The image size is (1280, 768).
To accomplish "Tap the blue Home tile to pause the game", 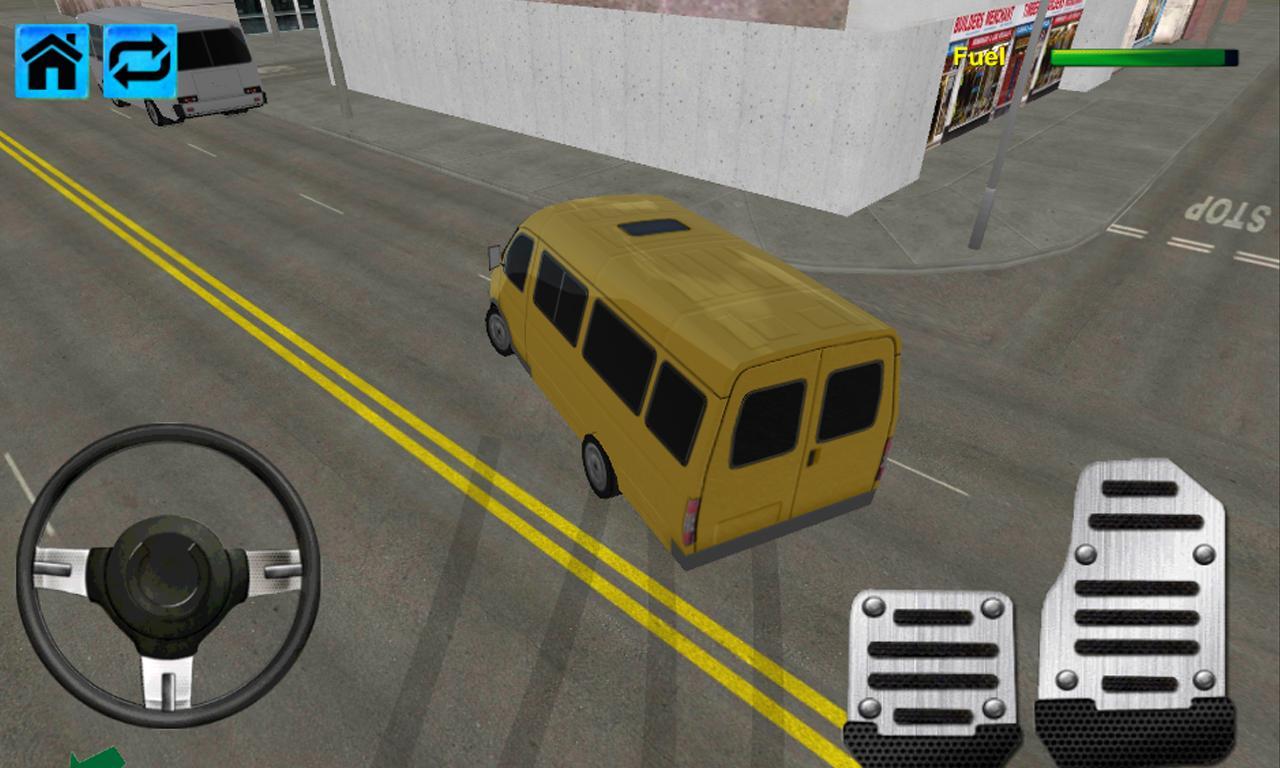I will click(x=50, y=62).
